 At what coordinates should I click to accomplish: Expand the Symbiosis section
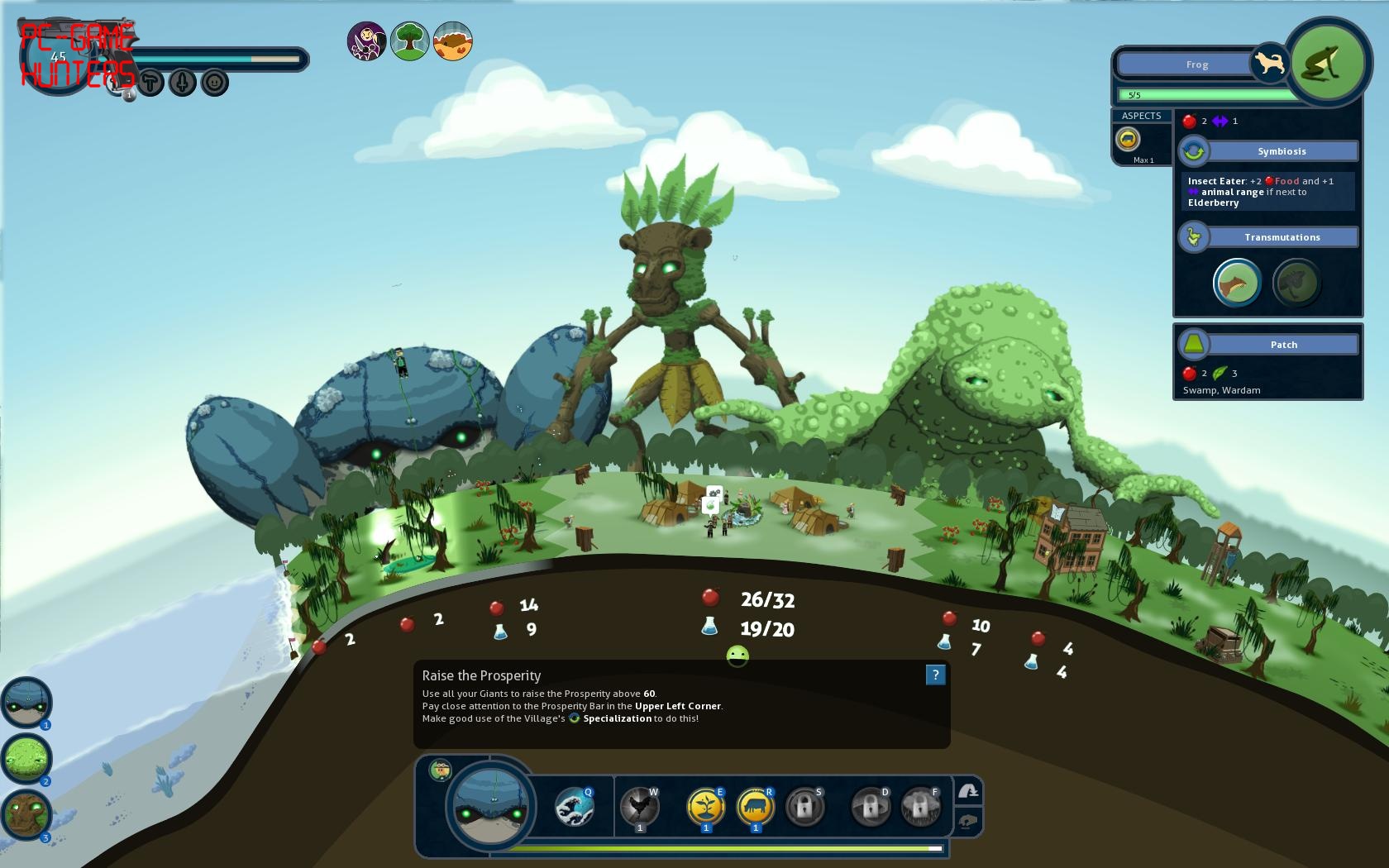click(1282, 151)
